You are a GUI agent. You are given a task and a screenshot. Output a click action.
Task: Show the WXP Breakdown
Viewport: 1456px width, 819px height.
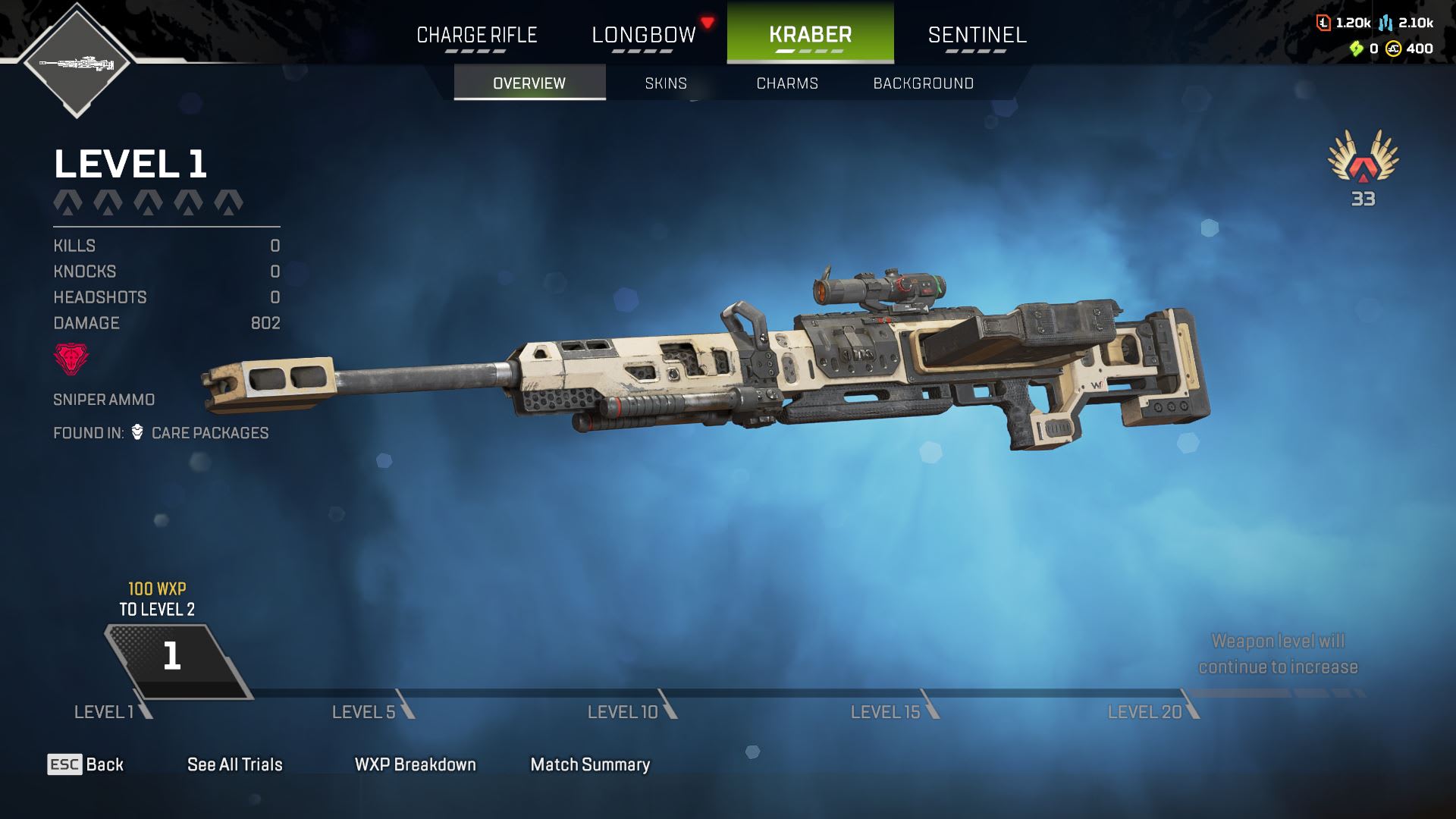click(x=415, y=764)
